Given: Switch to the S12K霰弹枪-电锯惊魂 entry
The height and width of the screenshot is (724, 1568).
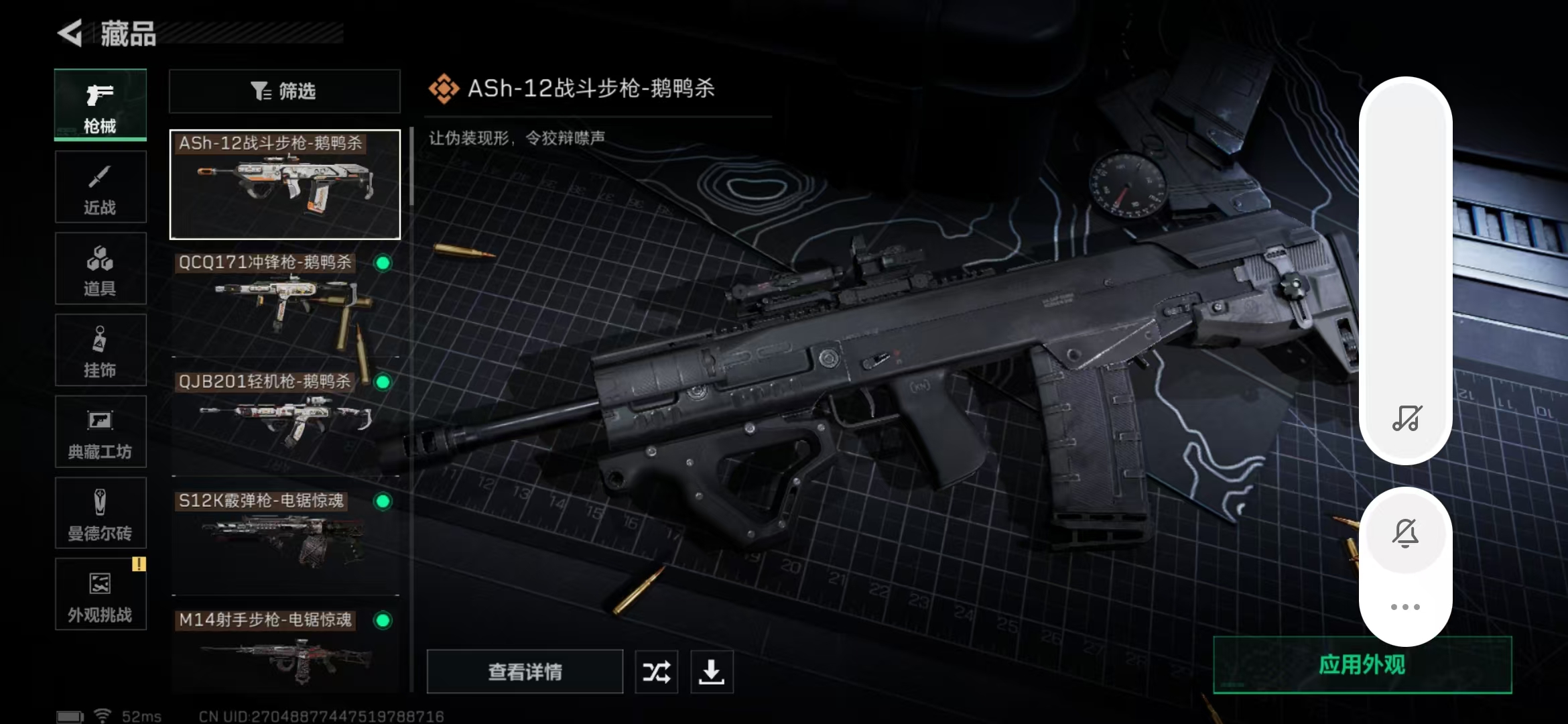Looking at the screenshot, I should pyautogui.click(x=281, y=536).
